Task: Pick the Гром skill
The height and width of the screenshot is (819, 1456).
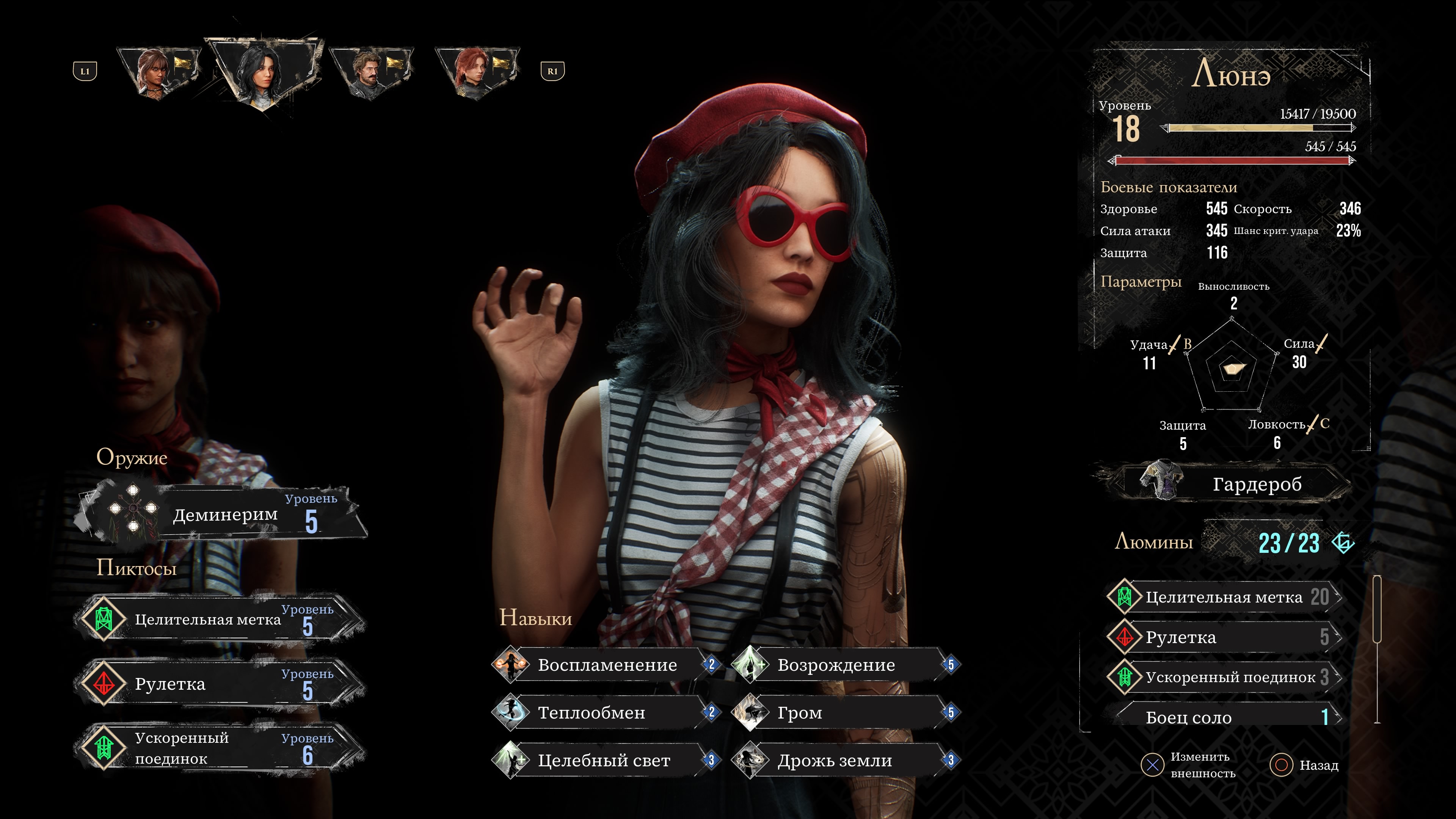Action: [x=846, y=713]
